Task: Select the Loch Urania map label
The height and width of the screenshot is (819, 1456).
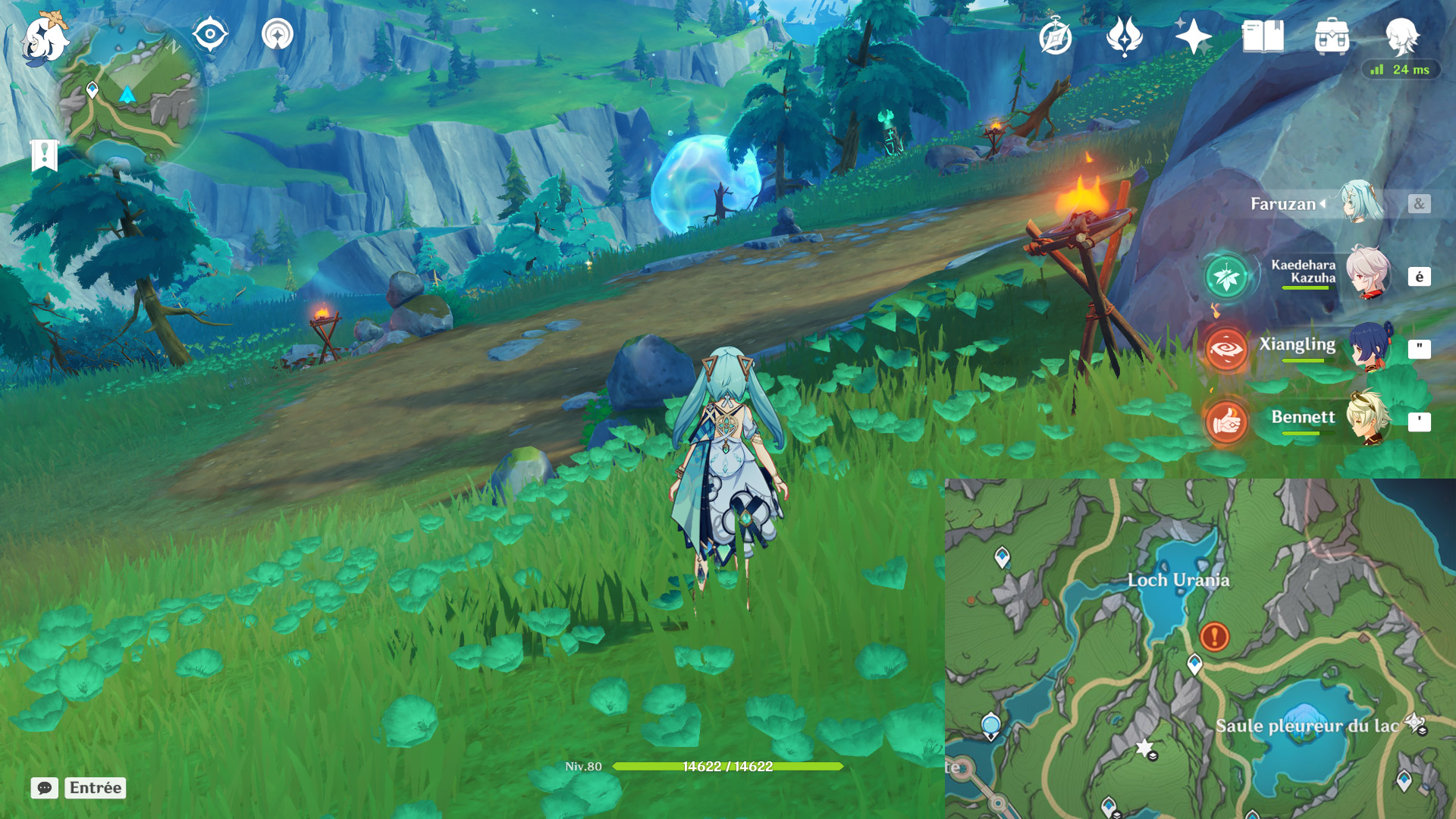Action: pyautogui.click(x=1178, y=580)
